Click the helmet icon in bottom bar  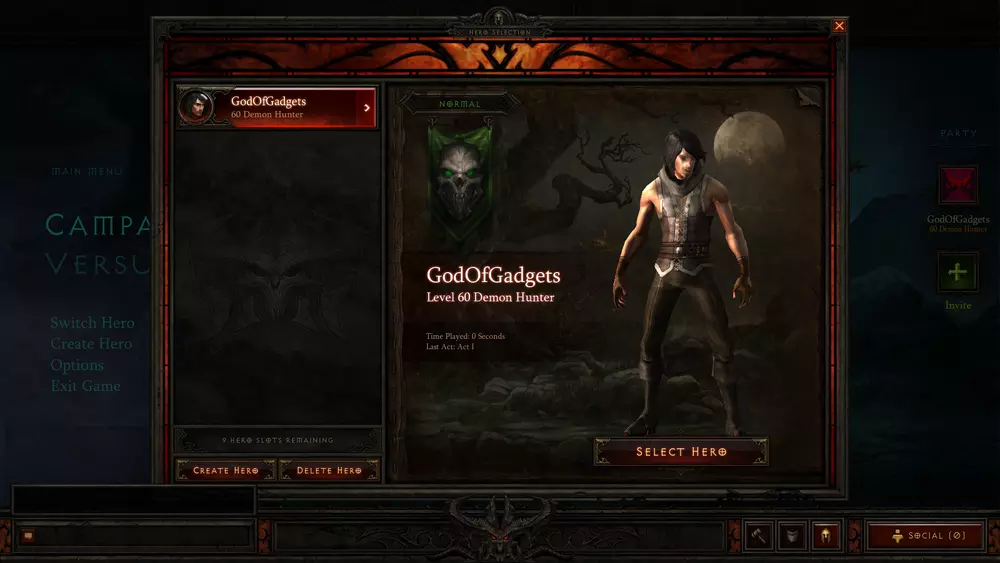click(x=826, y=536)
